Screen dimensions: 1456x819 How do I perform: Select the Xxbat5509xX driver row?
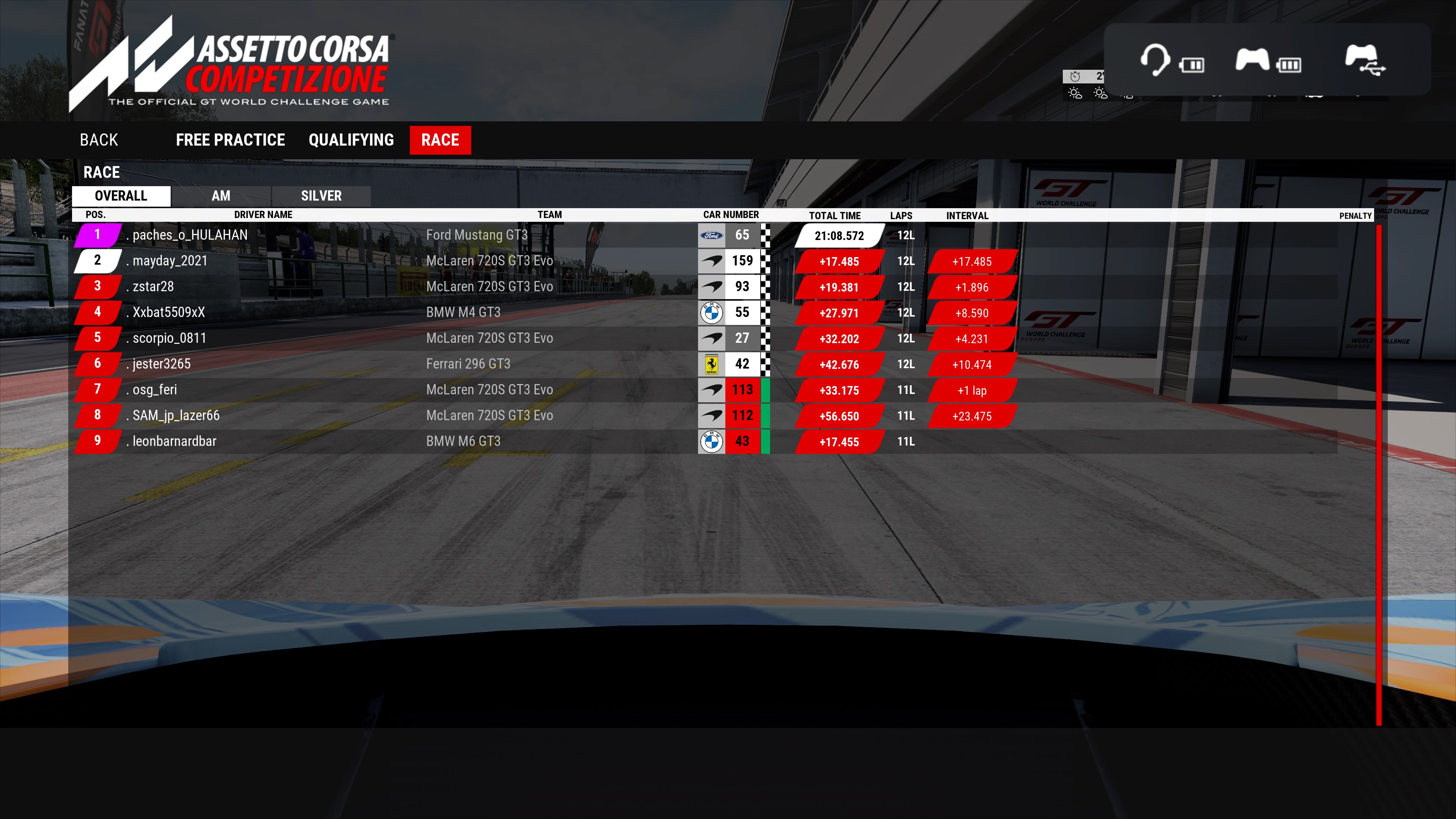[168, 312]
